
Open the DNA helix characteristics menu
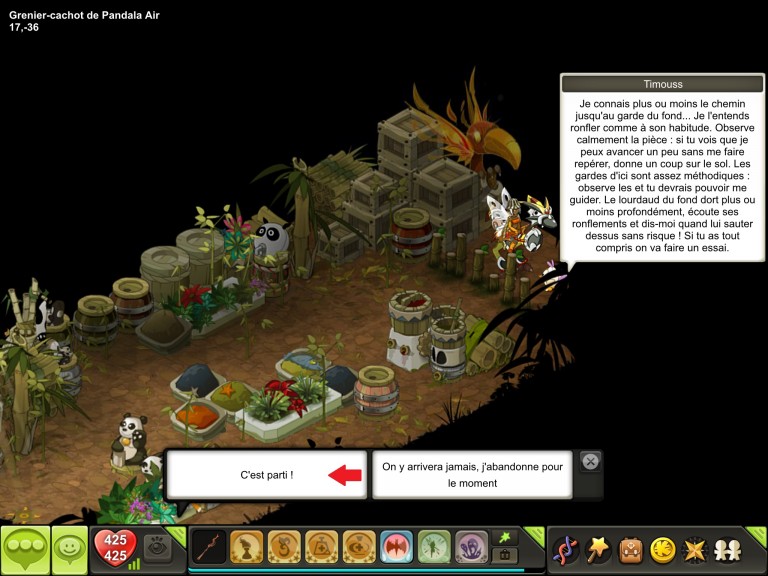point(565,549)
